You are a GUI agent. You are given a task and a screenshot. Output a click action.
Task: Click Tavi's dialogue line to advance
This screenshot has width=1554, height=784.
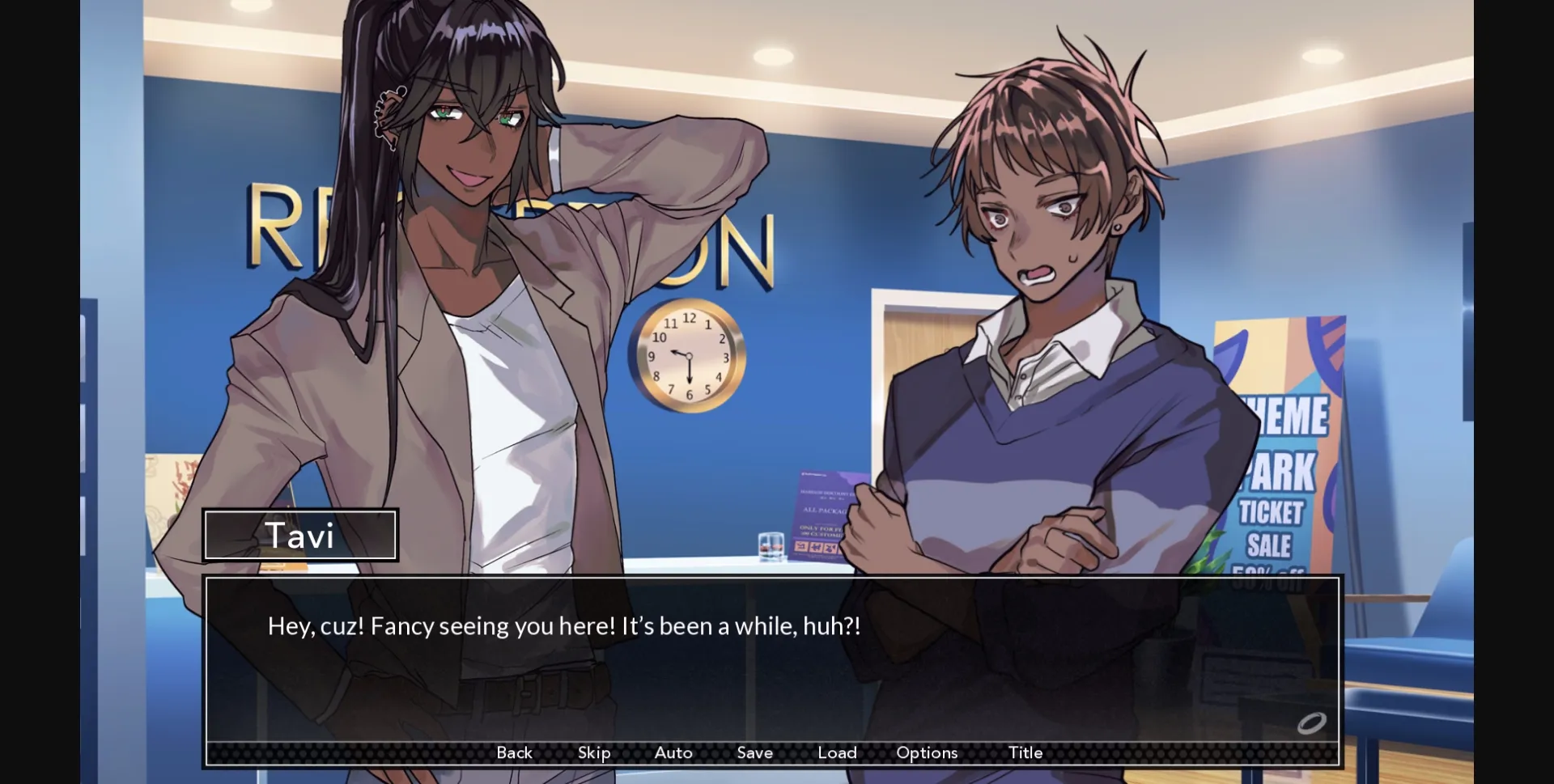pyautogui.click(x=564, y=625)
